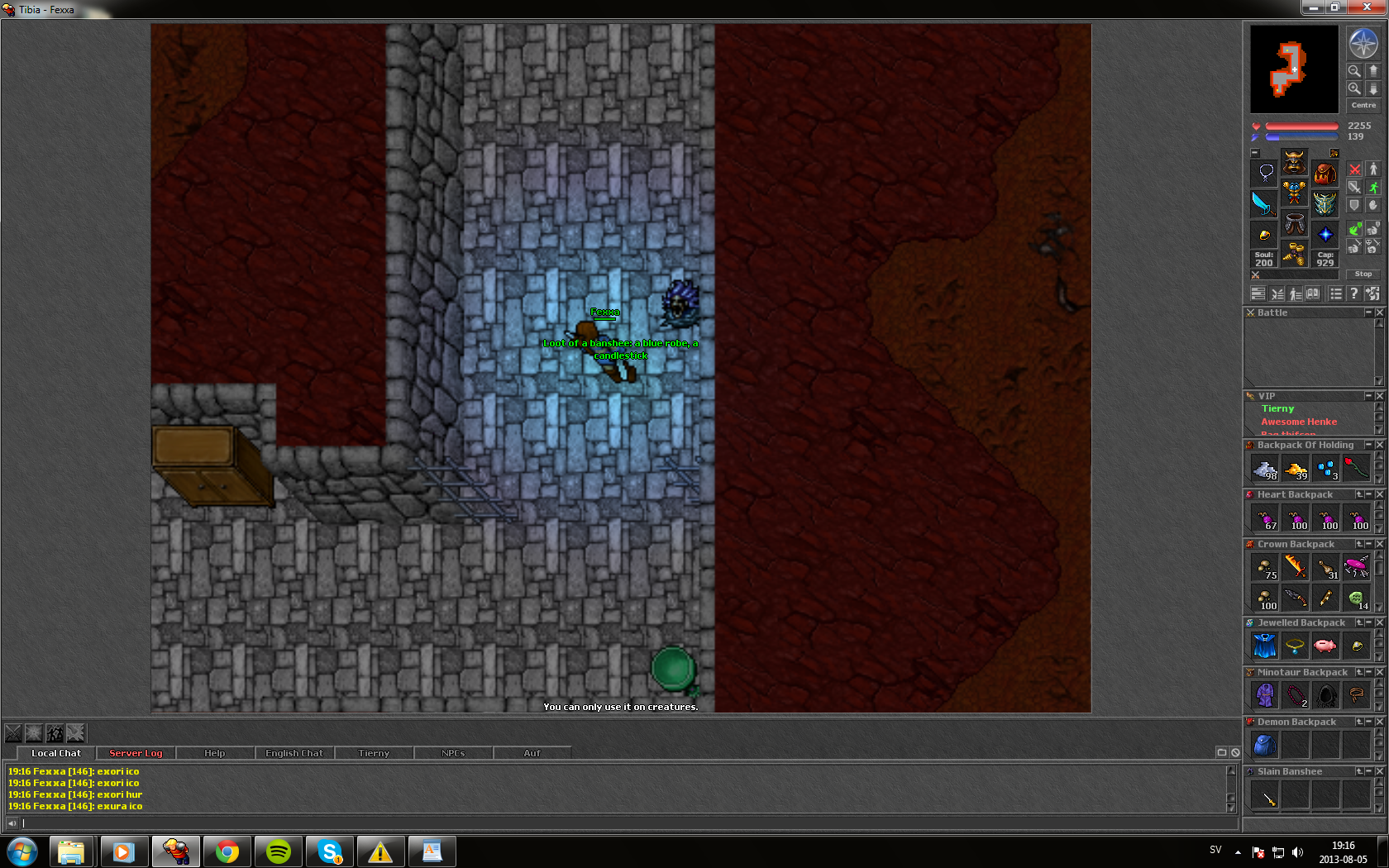Select Tierny in the VIP list
The width and height of the screenshot is (1389, 868).
point(1277,408)
